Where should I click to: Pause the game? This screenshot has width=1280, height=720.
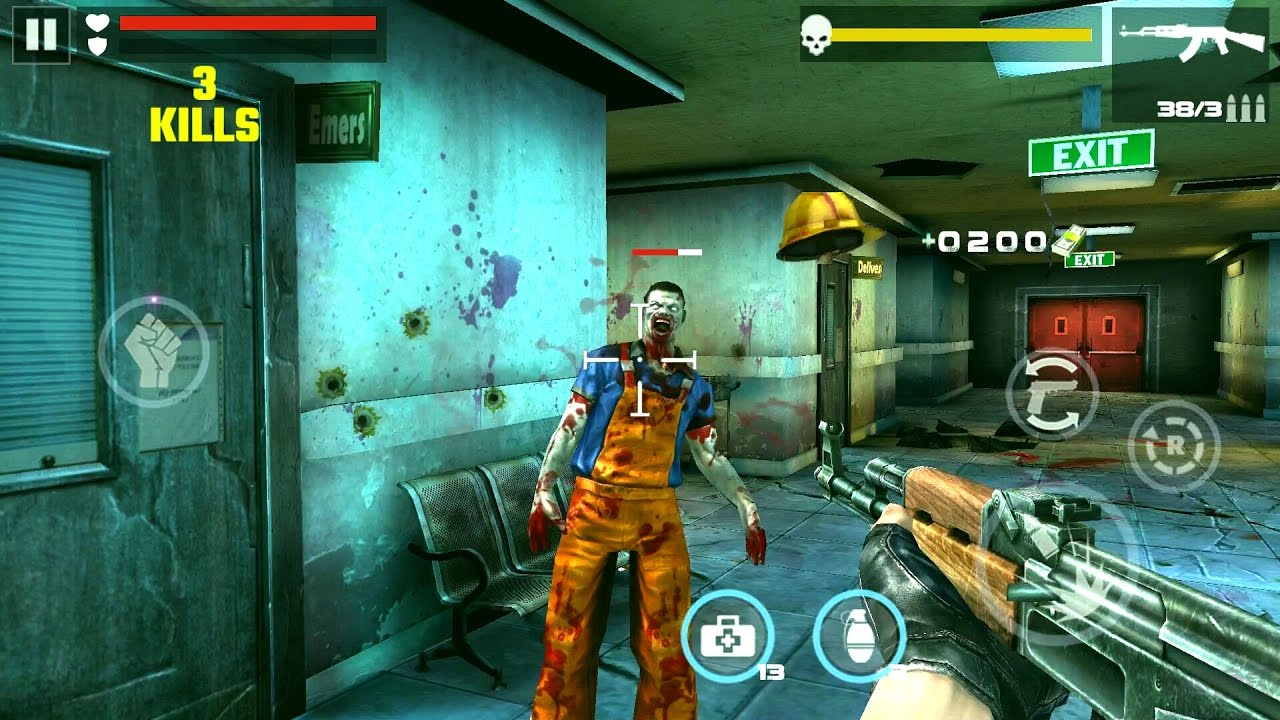pos(42,37)
